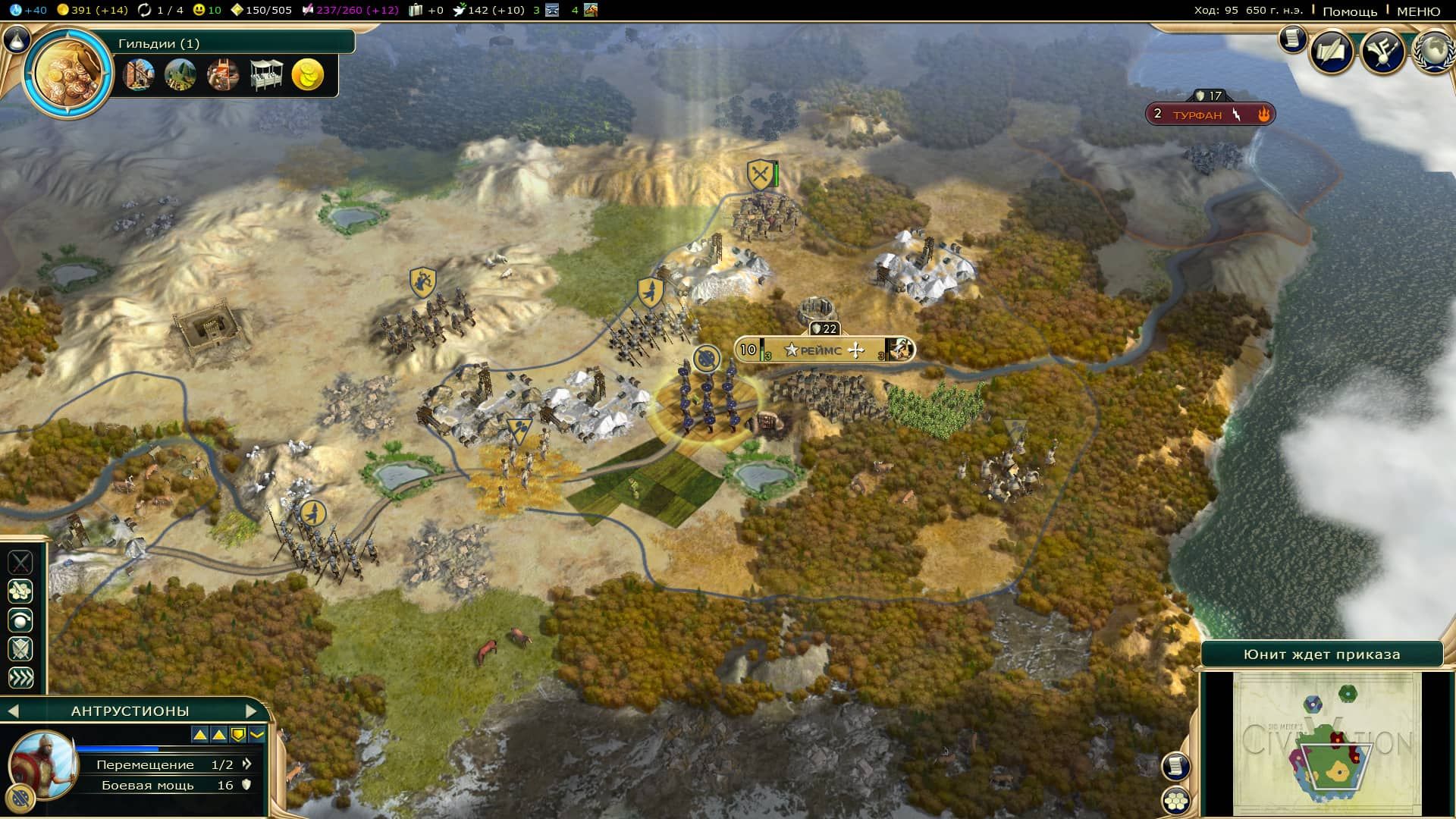Cycle units with the right arrow
The image size is (1456, 819).
point(253,711)
